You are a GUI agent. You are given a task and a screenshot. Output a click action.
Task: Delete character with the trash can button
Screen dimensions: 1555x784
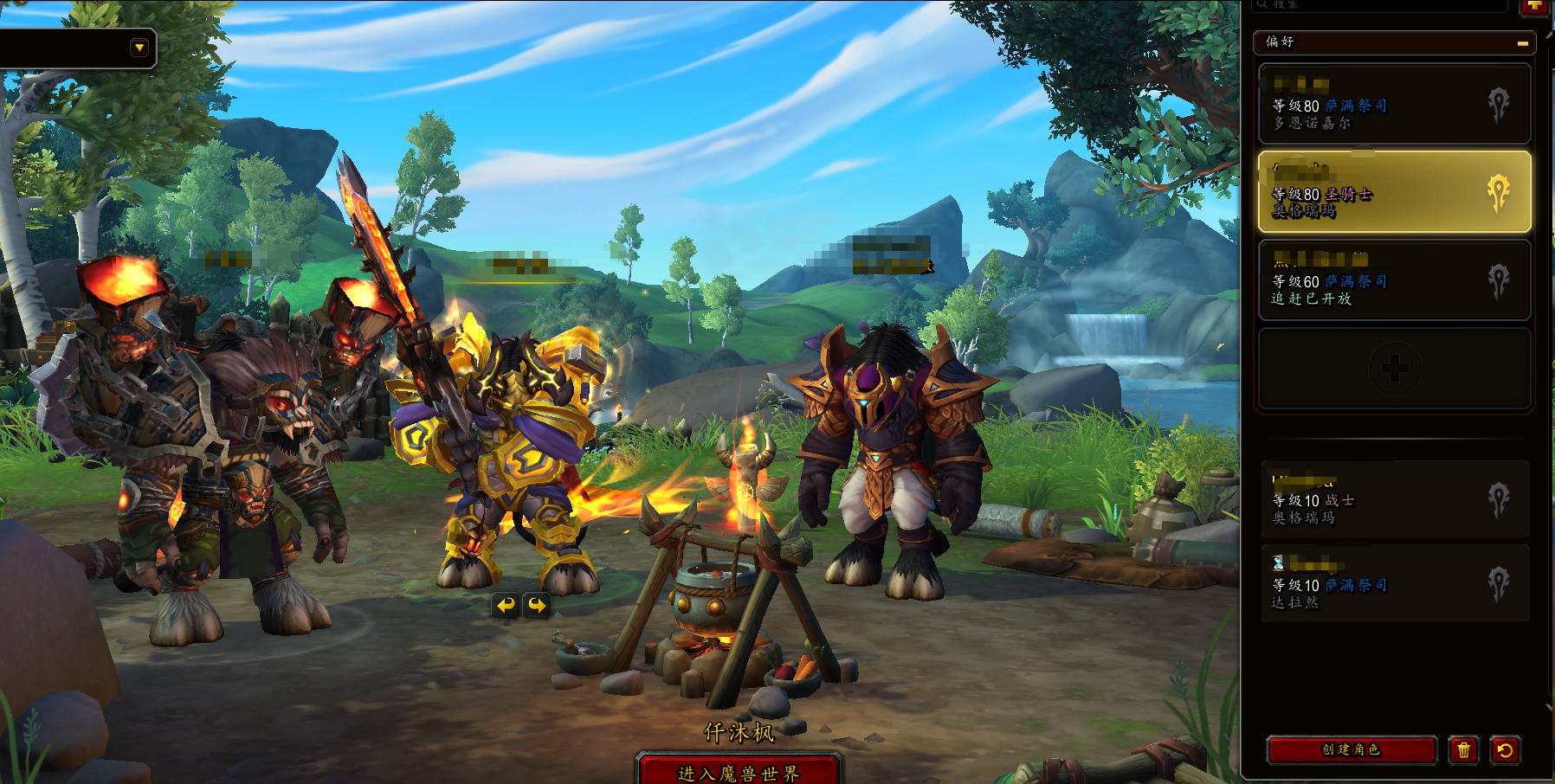(x=1463, y=750)
